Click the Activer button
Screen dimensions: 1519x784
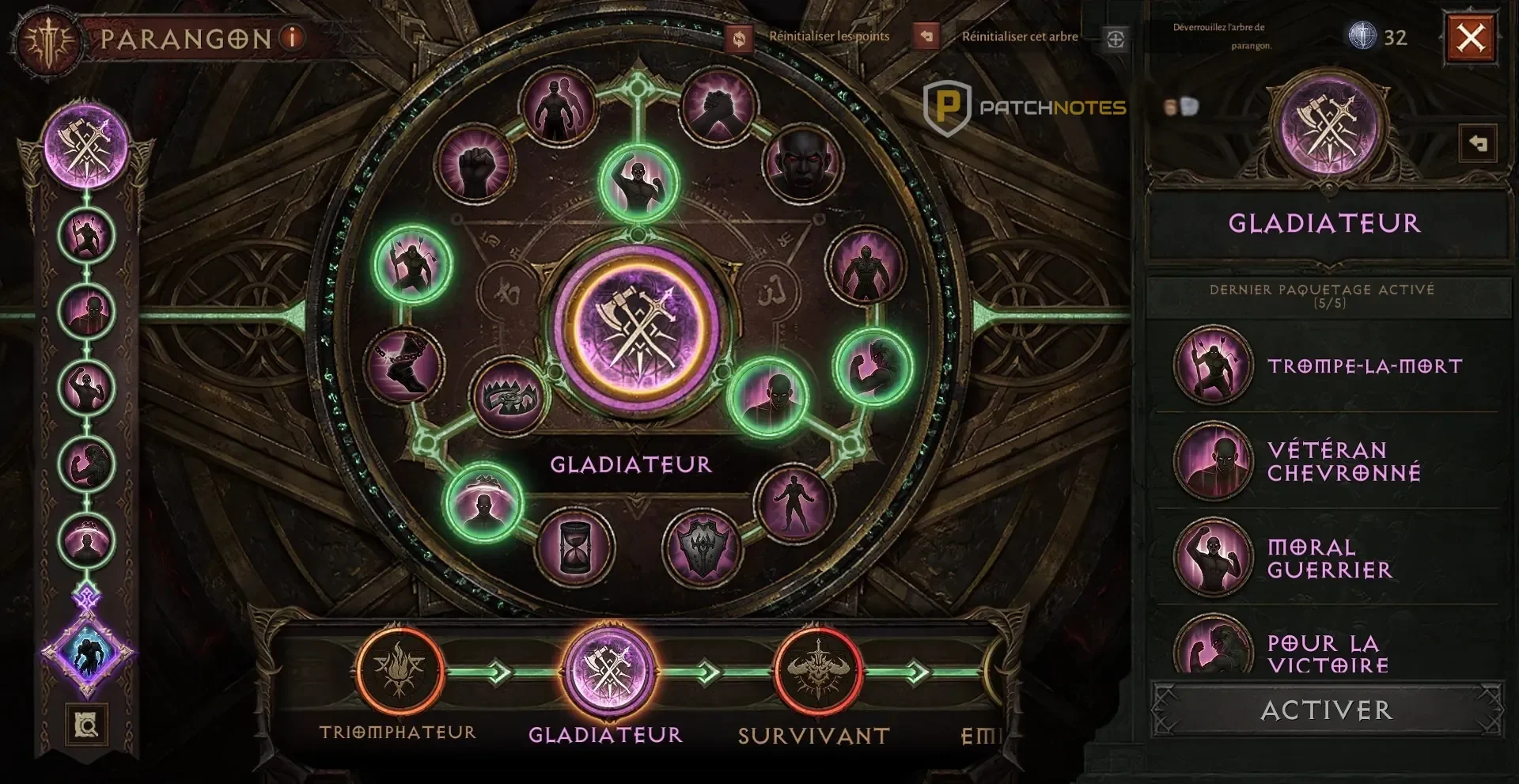[1326, 710]
